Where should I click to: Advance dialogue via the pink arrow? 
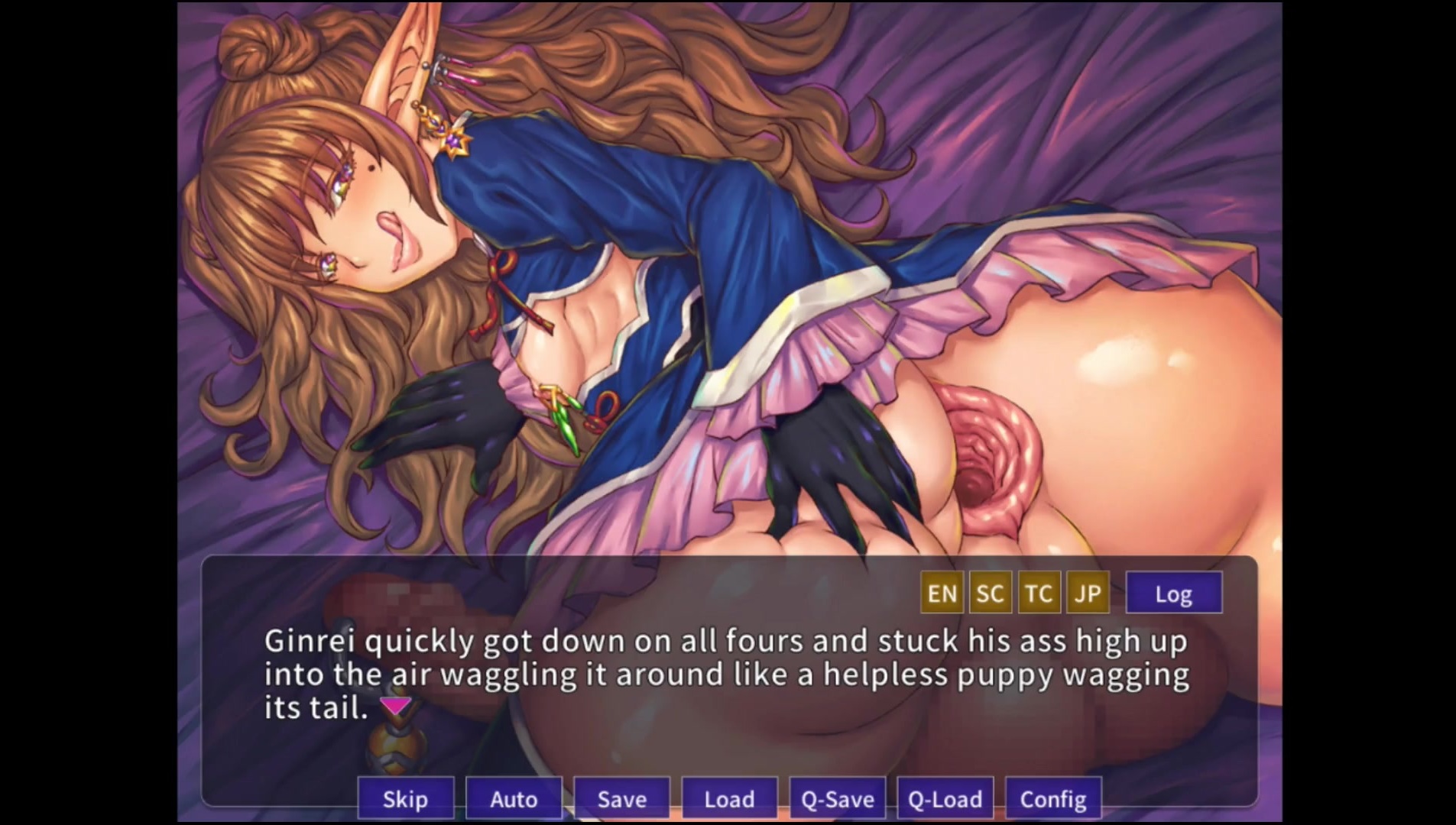coord(396,706)
